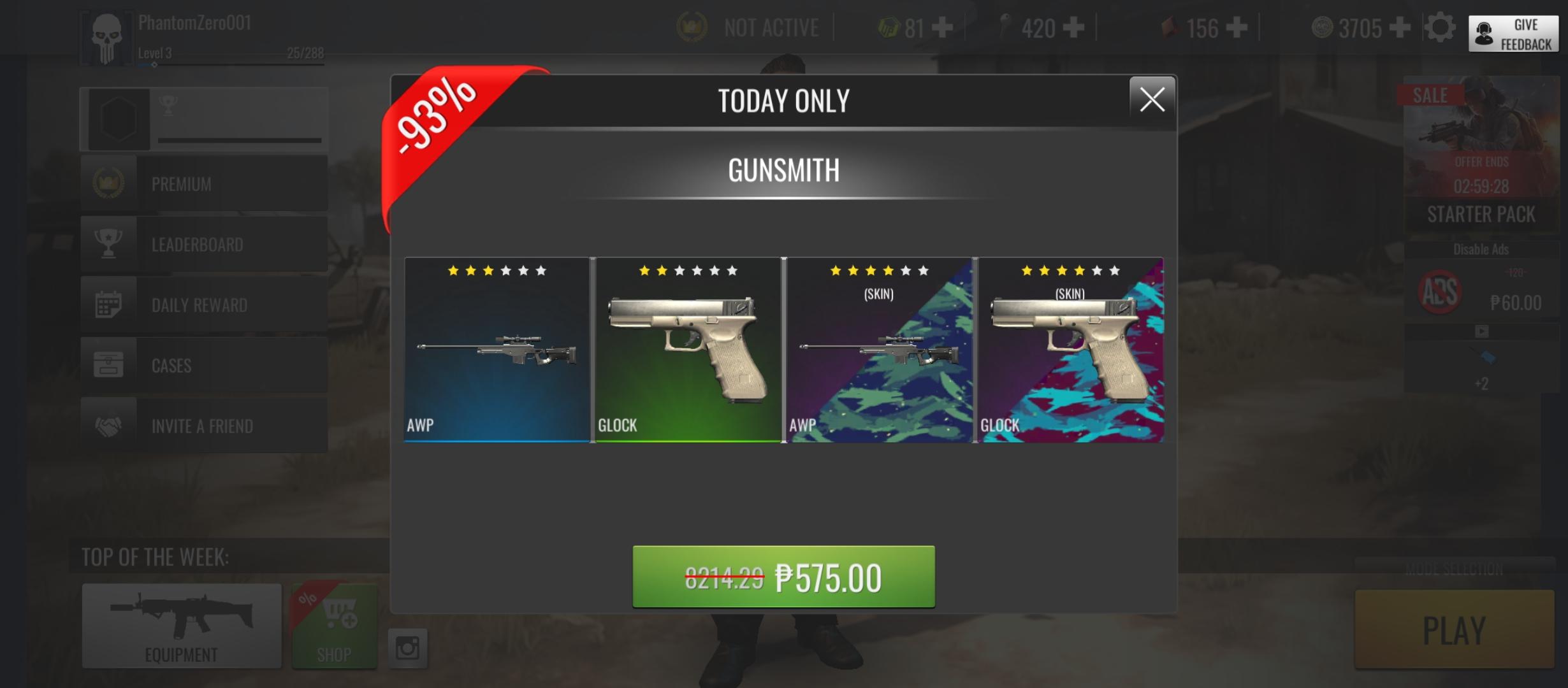Screen dimensions: 1568x688
Task: Open the Instagram link icon
Action: point(407,648)
